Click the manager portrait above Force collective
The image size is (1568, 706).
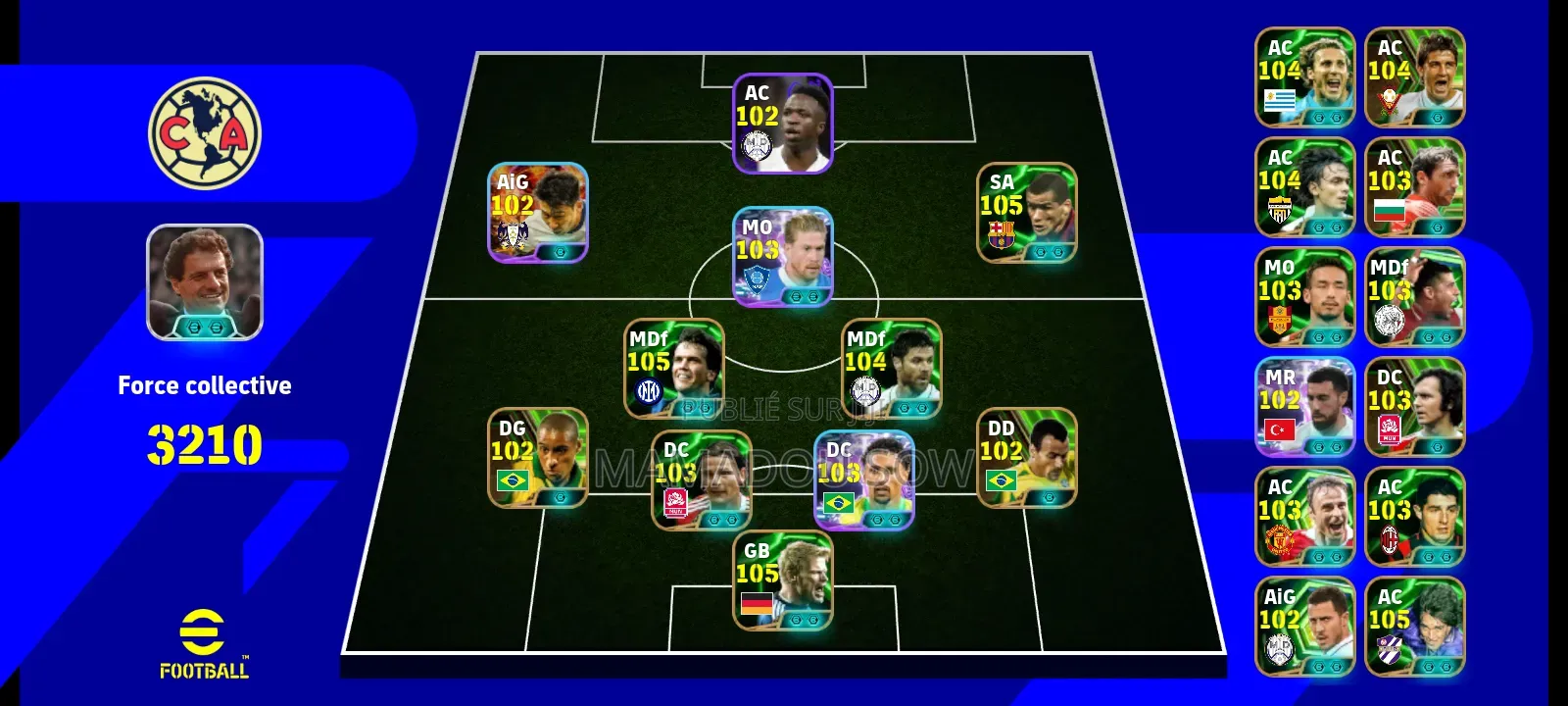[204, 284]
